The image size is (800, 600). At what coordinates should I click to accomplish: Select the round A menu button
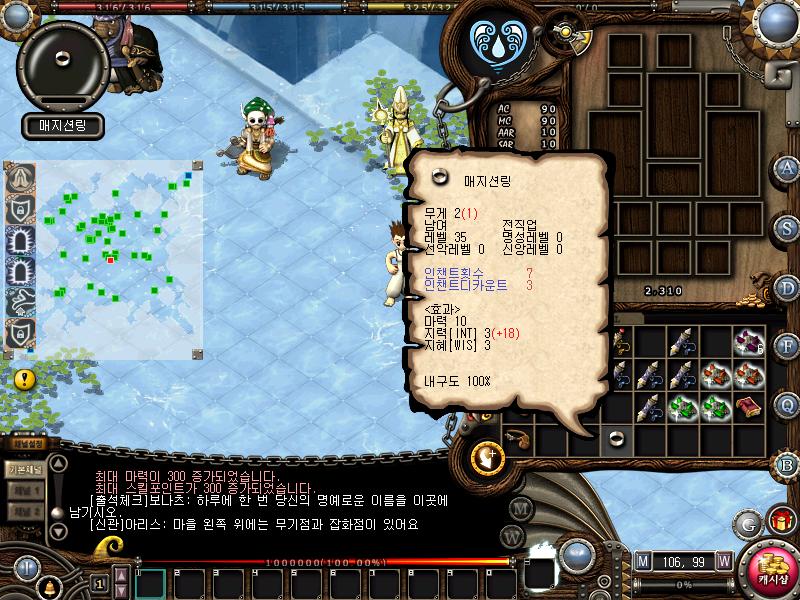pos(787,168)
